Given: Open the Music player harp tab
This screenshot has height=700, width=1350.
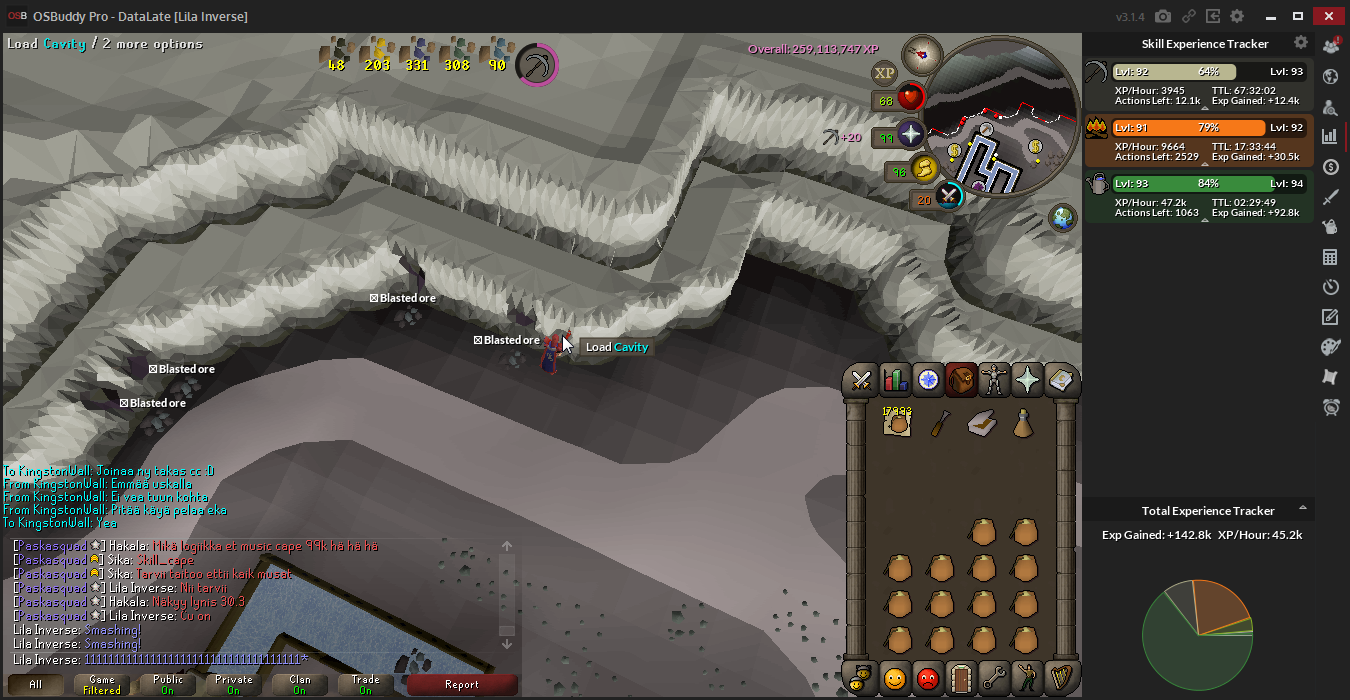Looking at the screenshot, I should click(x=1060, y=678).
